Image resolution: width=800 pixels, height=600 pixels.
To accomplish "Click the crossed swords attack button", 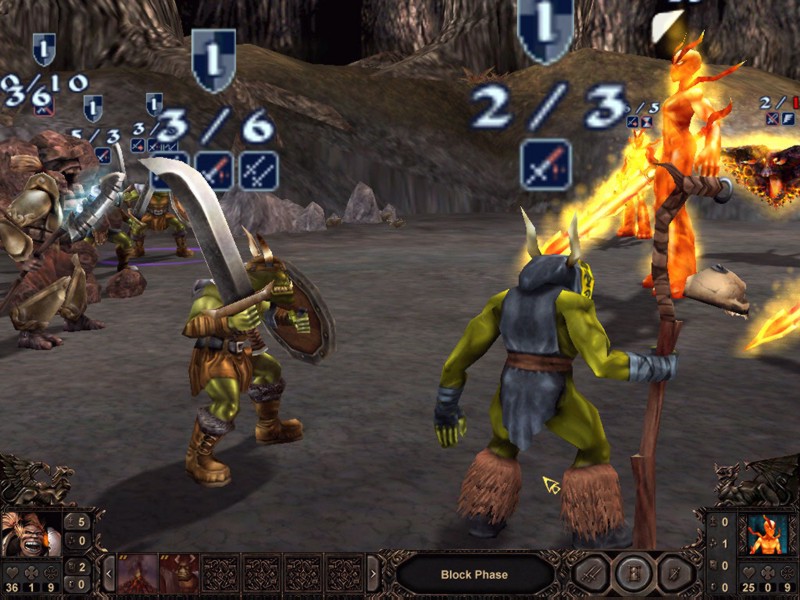I will click(590, 574).
